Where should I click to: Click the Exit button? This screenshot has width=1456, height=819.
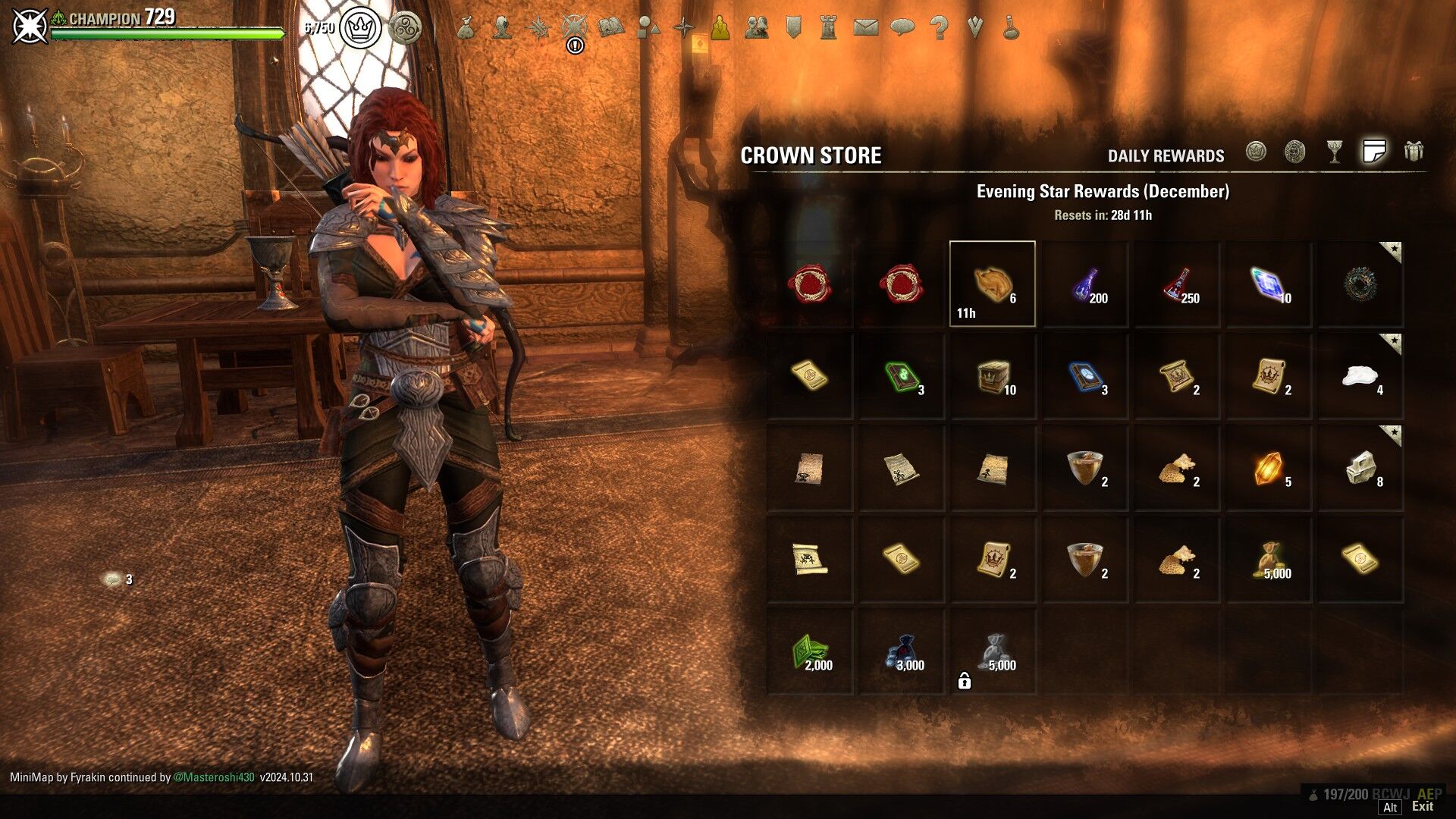[x=1422, y=807]
